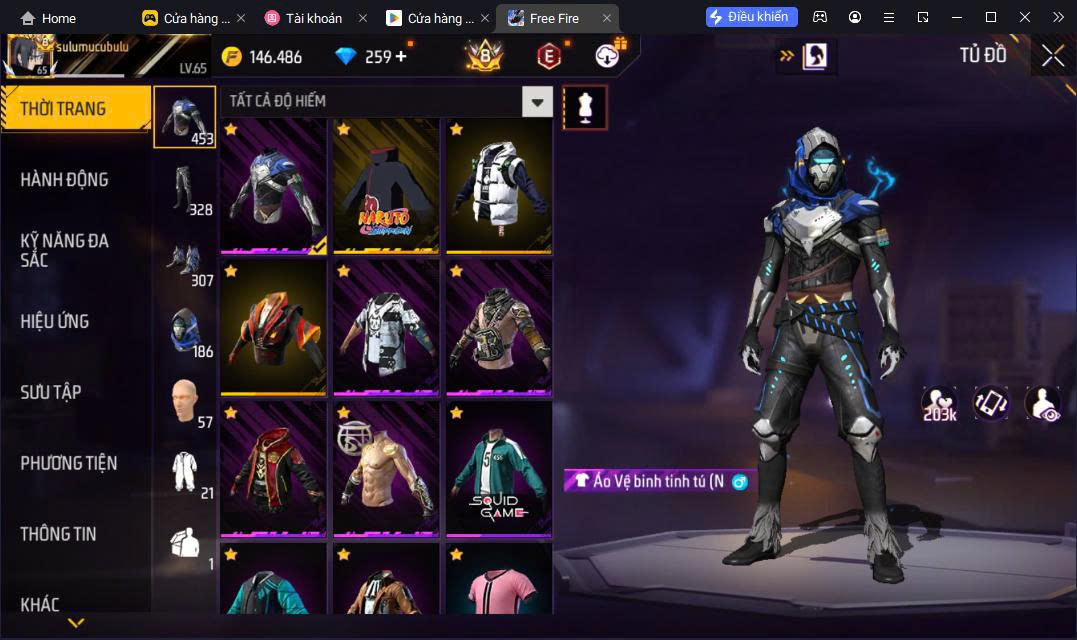Open the Phương Tiện section
The height and width of the screenshot is (640, 1077).
[x=68, y=463]
